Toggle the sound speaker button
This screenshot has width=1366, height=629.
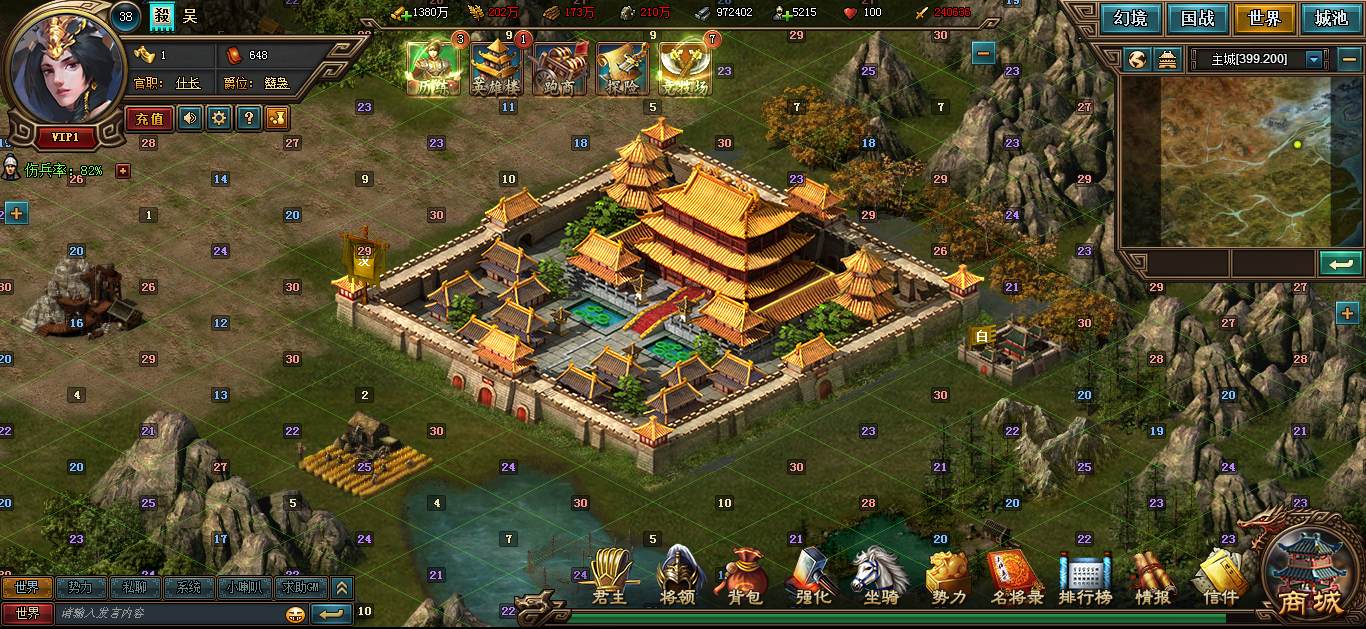189,118
